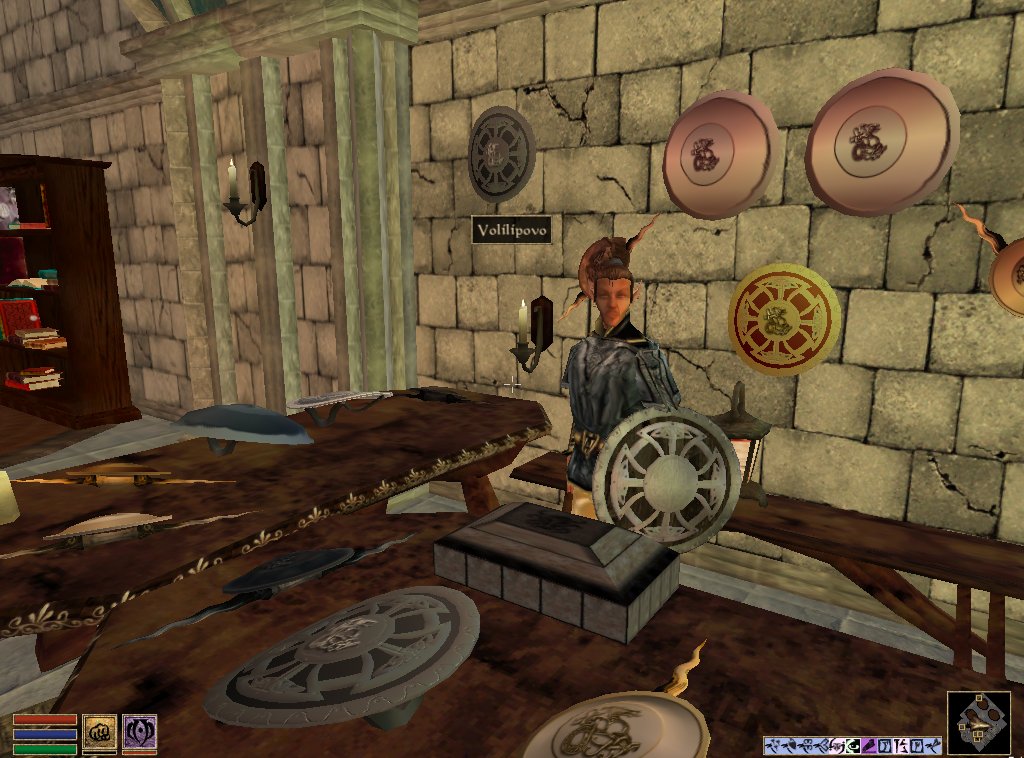
Task: Open the minimap in the corner
Action: [x=978, y=723]
